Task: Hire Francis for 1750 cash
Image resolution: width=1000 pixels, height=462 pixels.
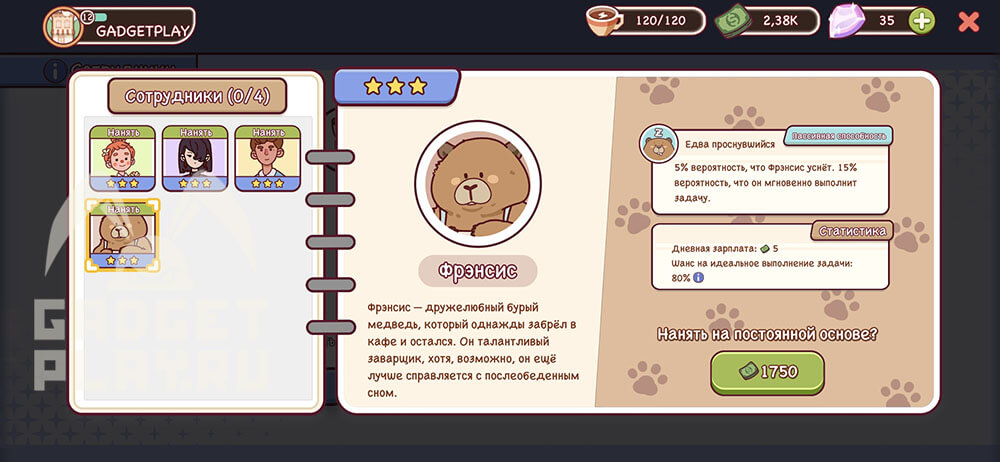Action: [x=768, y=372]
